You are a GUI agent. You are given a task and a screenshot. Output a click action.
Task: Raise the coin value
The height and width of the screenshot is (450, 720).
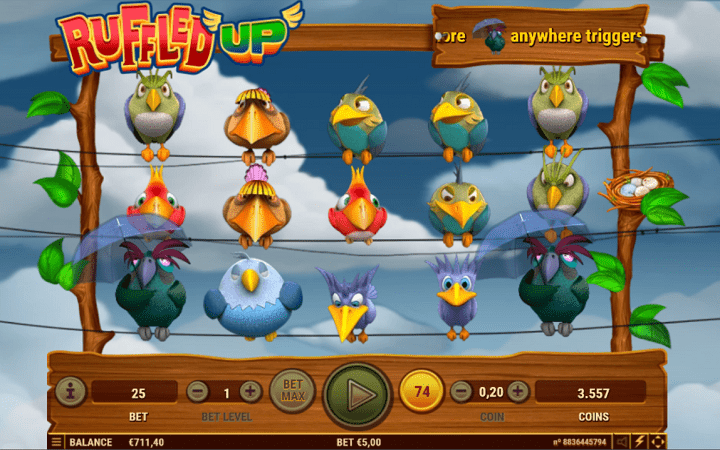[518, 392]
